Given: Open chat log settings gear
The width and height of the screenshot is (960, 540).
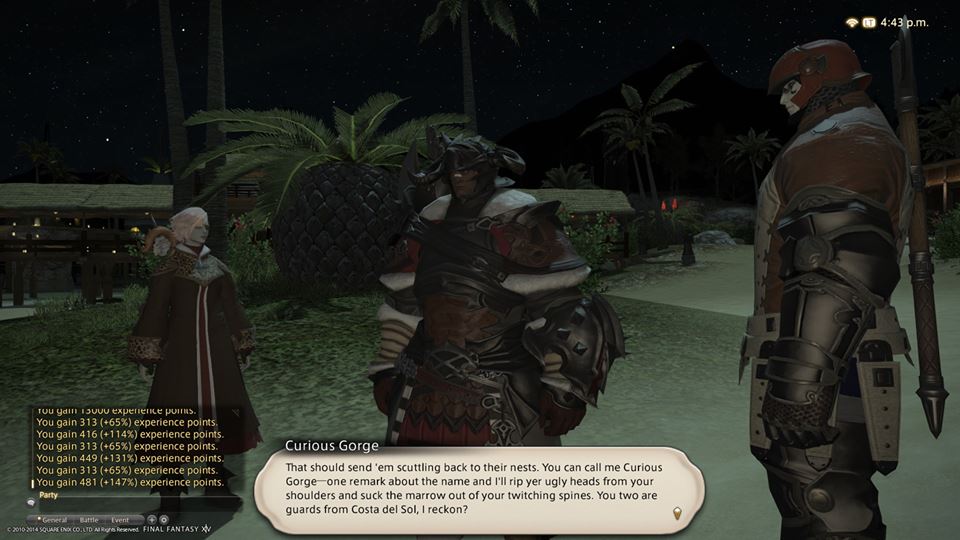Looking at the screenshot, I should (164, 520).
